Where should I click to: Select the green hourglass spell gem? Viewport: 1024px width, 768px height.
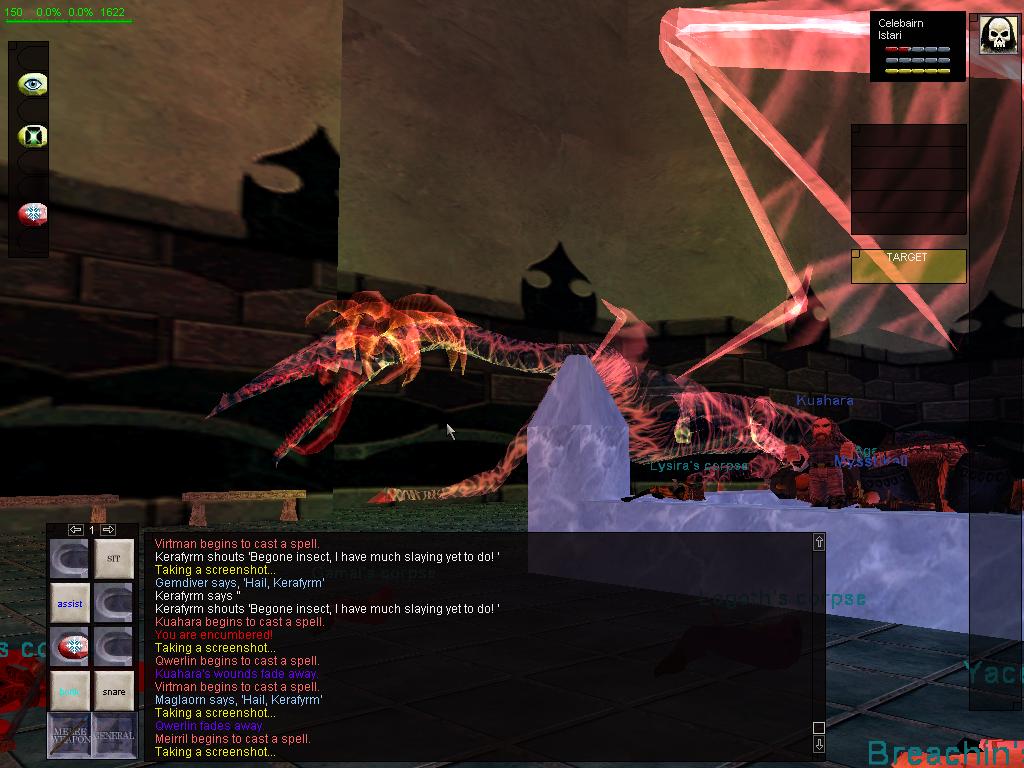tap(33, 135)
